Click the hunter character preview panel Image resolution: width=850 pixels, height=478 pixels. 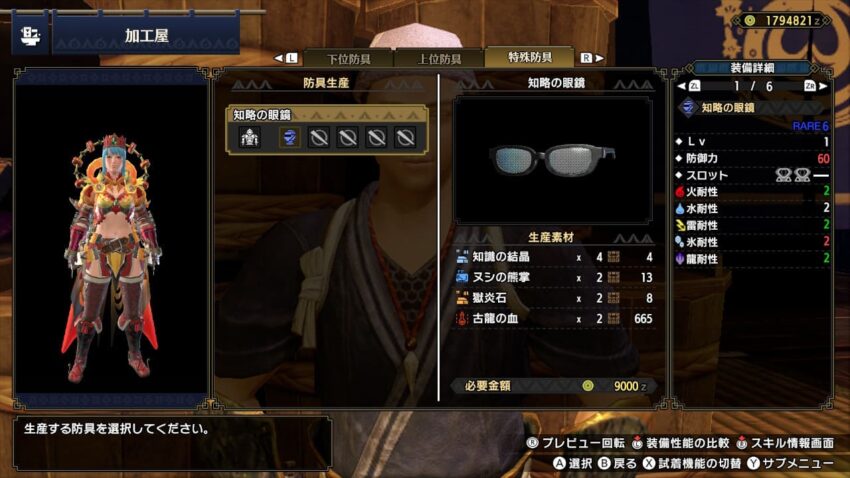pos(110,240)
